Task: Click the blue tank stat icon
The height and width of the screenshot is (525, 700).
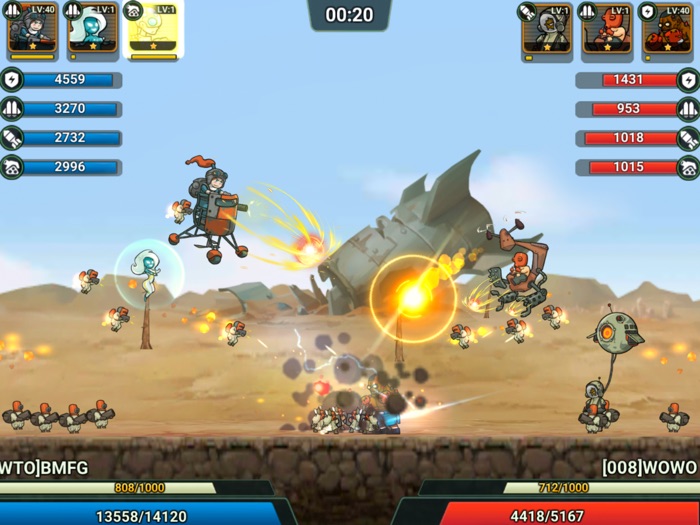Action: (x=12, y=167)
